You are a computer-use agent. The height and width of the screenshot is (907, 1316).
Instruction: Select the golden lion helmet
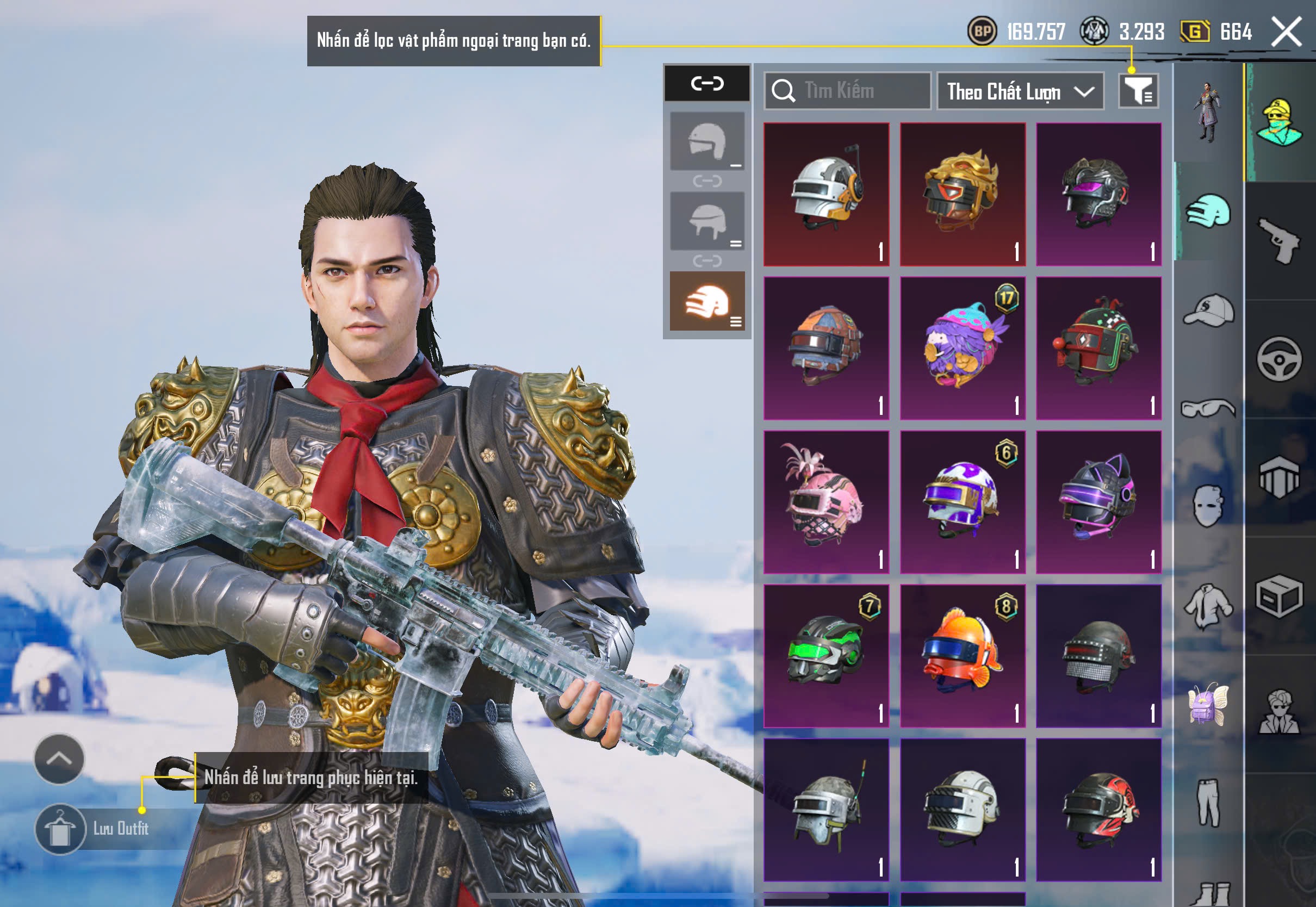coord(963,194)
